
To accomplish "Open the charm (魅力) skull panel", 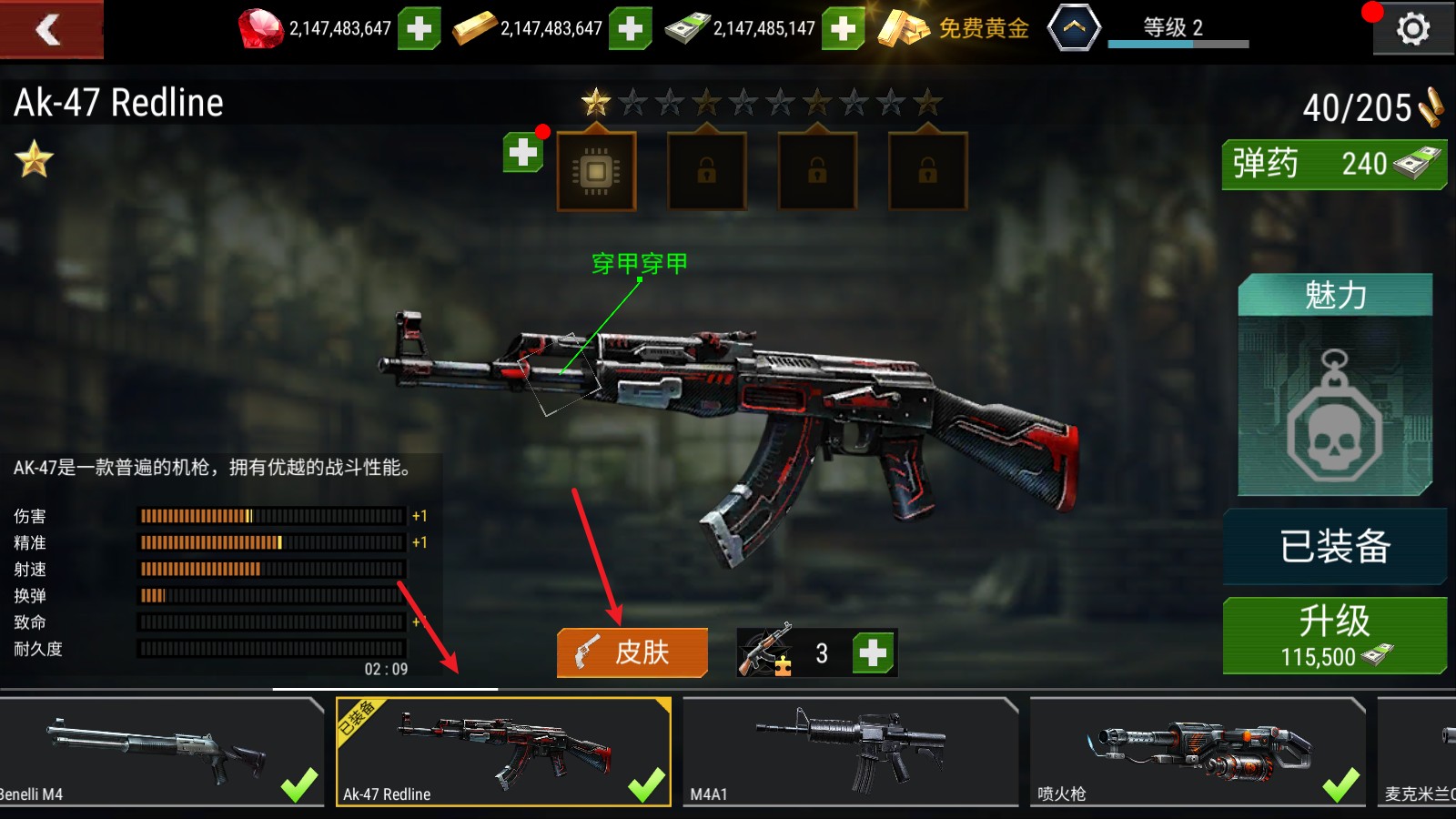I will tap(1335, 385).
